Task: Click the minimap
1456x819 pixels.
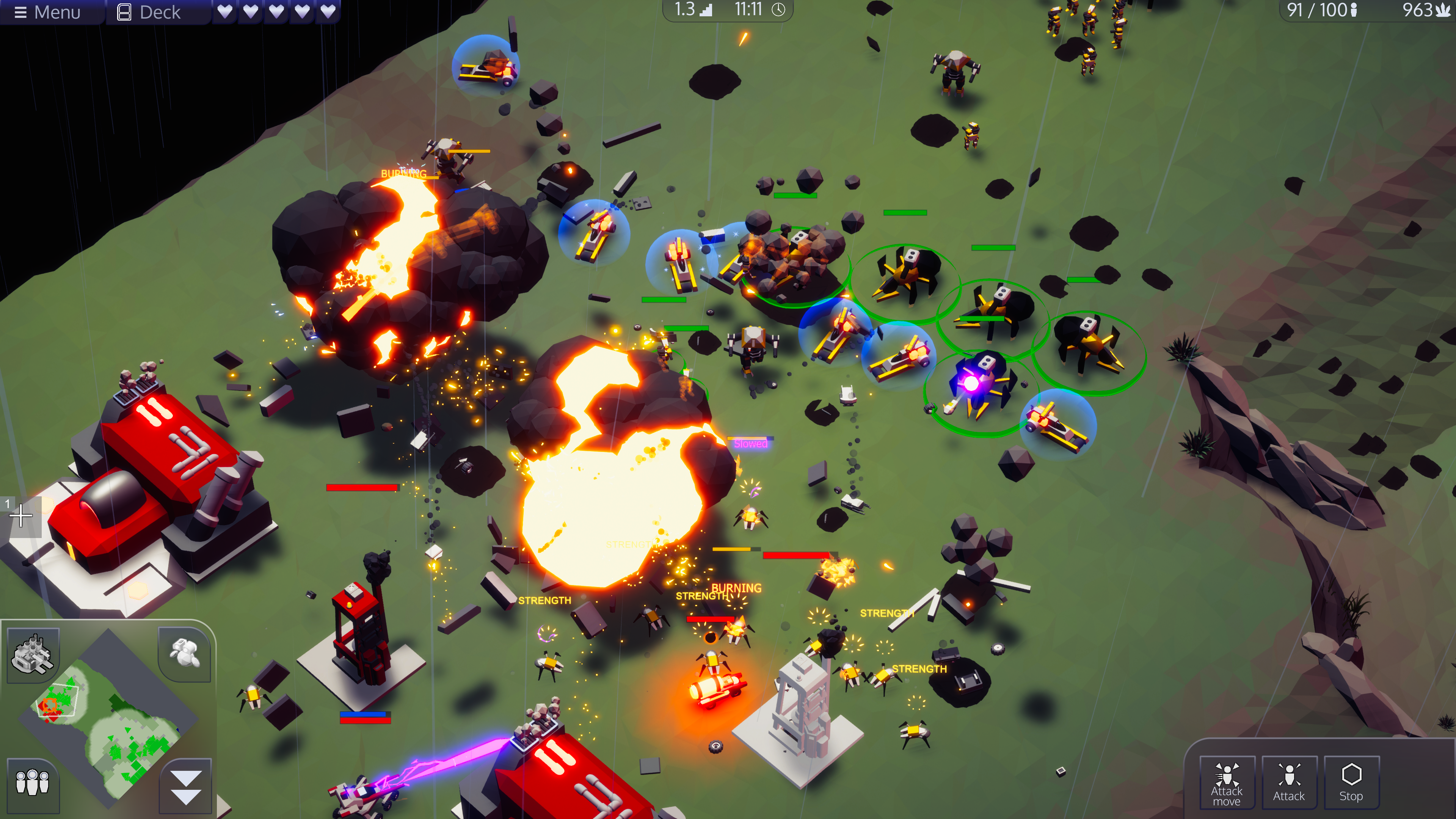Action: [107, 718]
